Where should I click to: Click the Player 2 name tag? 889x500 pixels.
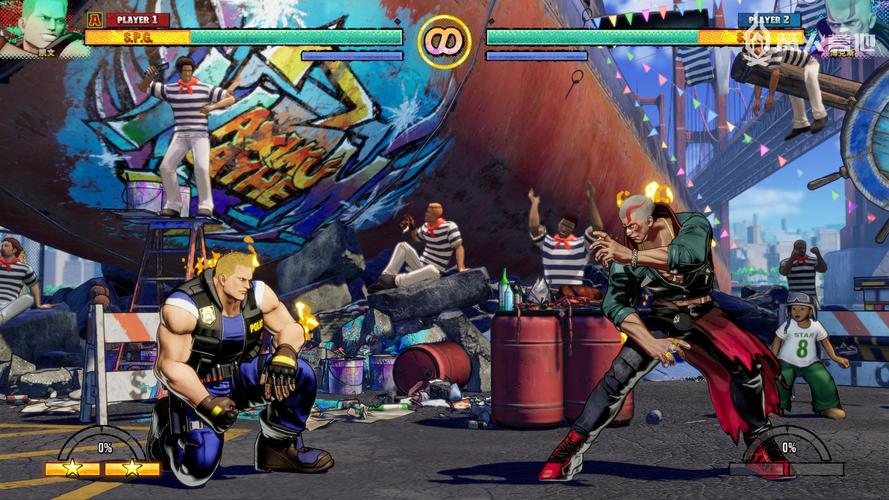(768, 19)
